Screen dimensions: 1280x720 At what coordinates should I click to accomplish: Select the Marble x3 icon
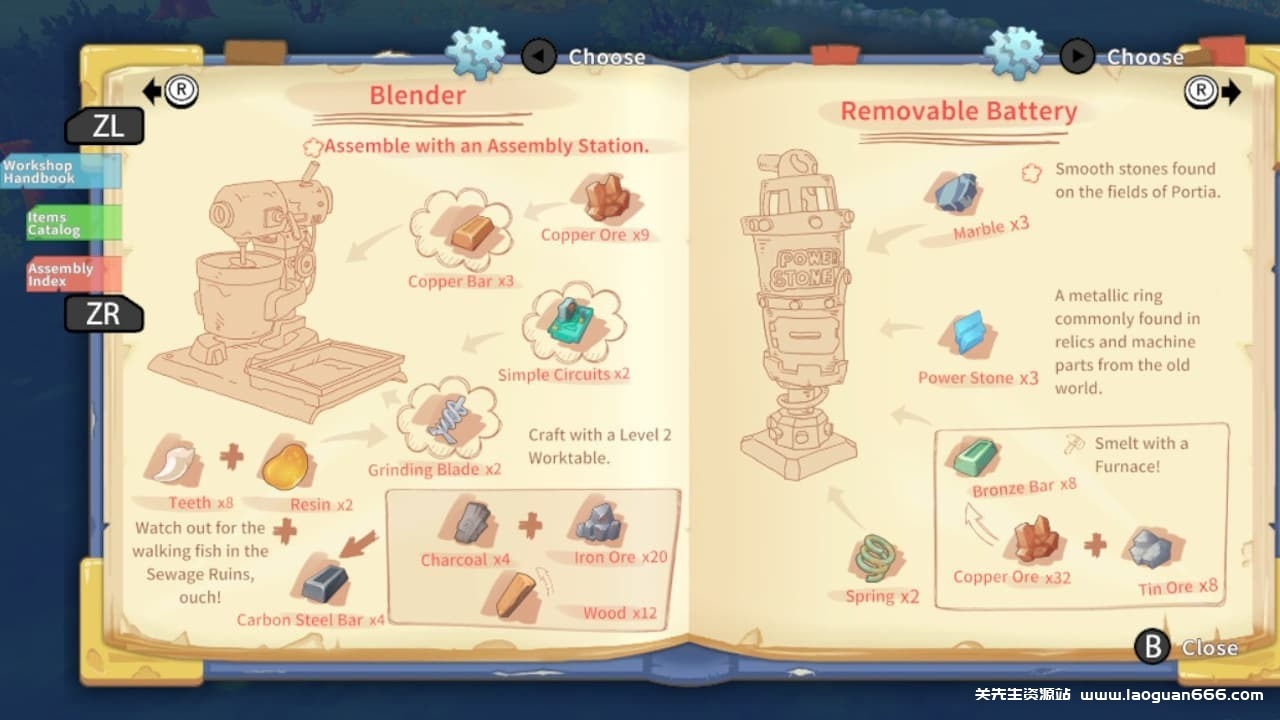point(955,190)
